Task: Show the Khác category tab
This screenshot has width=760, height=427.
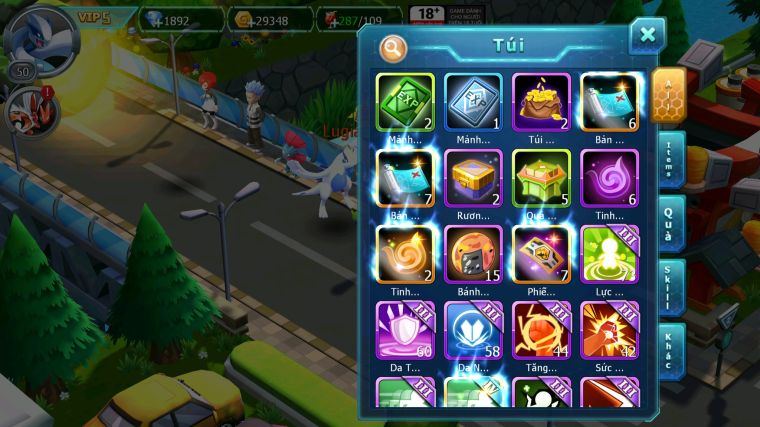Action: point(671,351)
